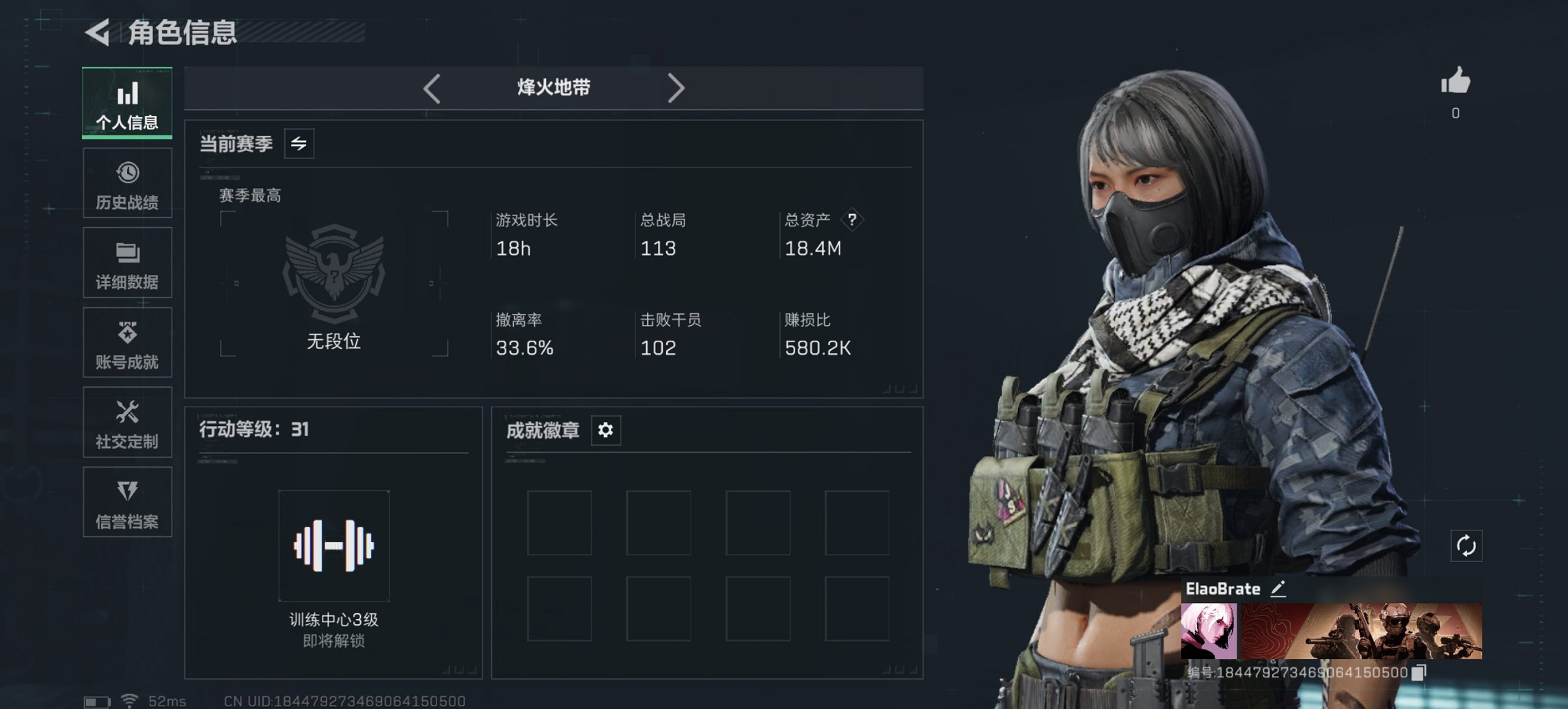1568x709 pixels.
Task: Switch to the next mode with right arrow
Action: click(x=677, y=88)
